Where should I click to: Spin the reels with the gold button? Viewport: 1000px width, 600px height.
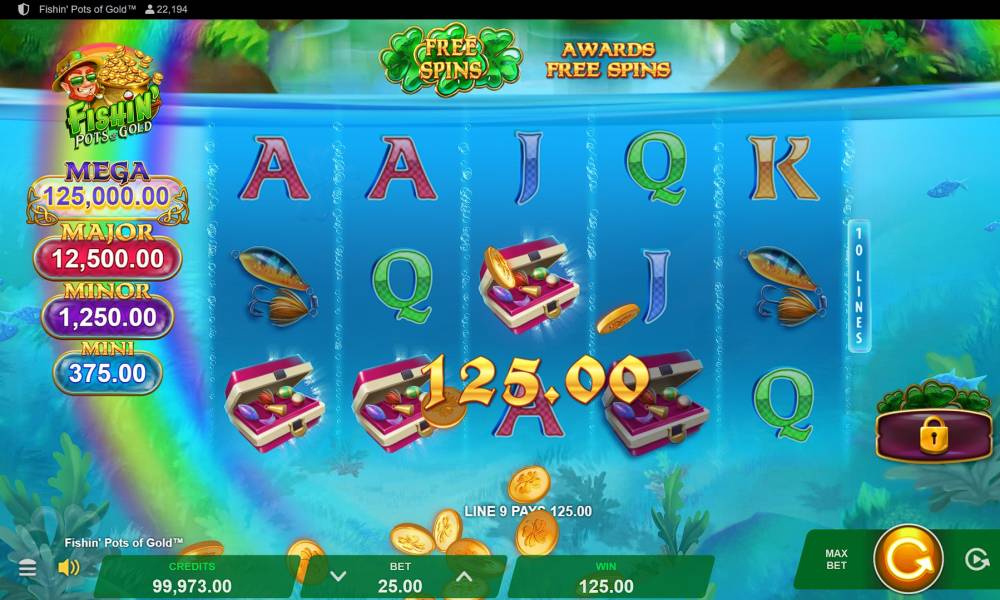pos(908,559)
